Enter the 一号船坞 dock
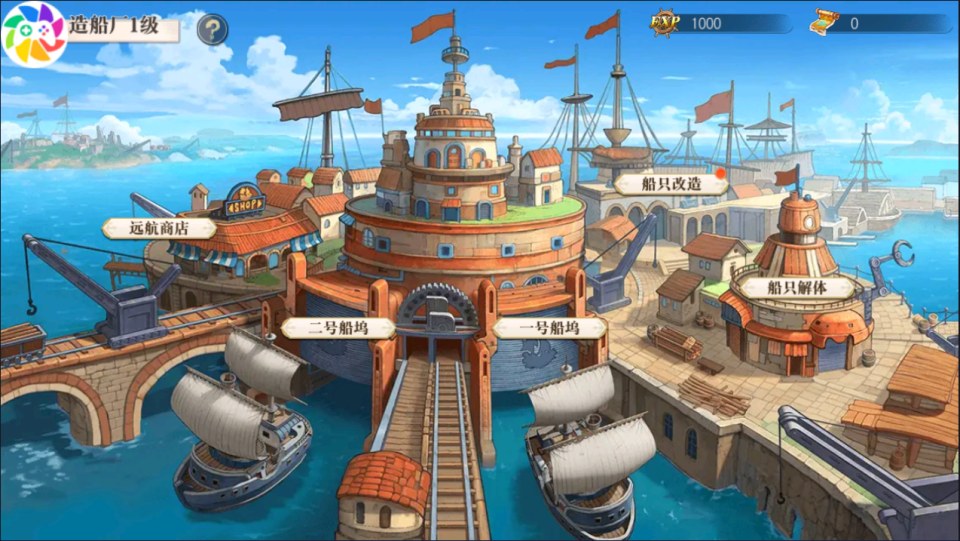 coord(549,327)
